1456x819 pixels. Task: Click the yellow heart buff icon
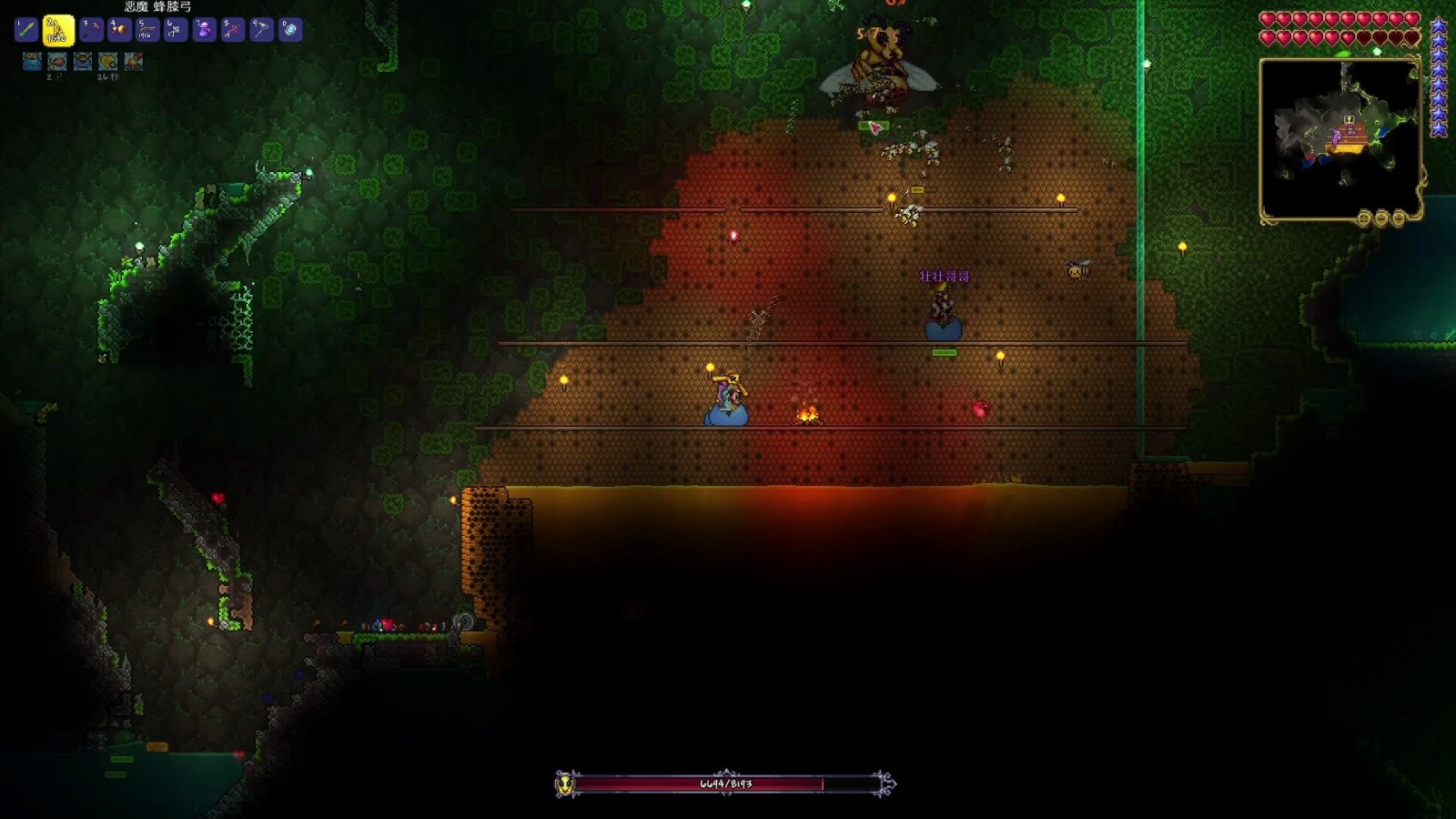click(108, 61)
